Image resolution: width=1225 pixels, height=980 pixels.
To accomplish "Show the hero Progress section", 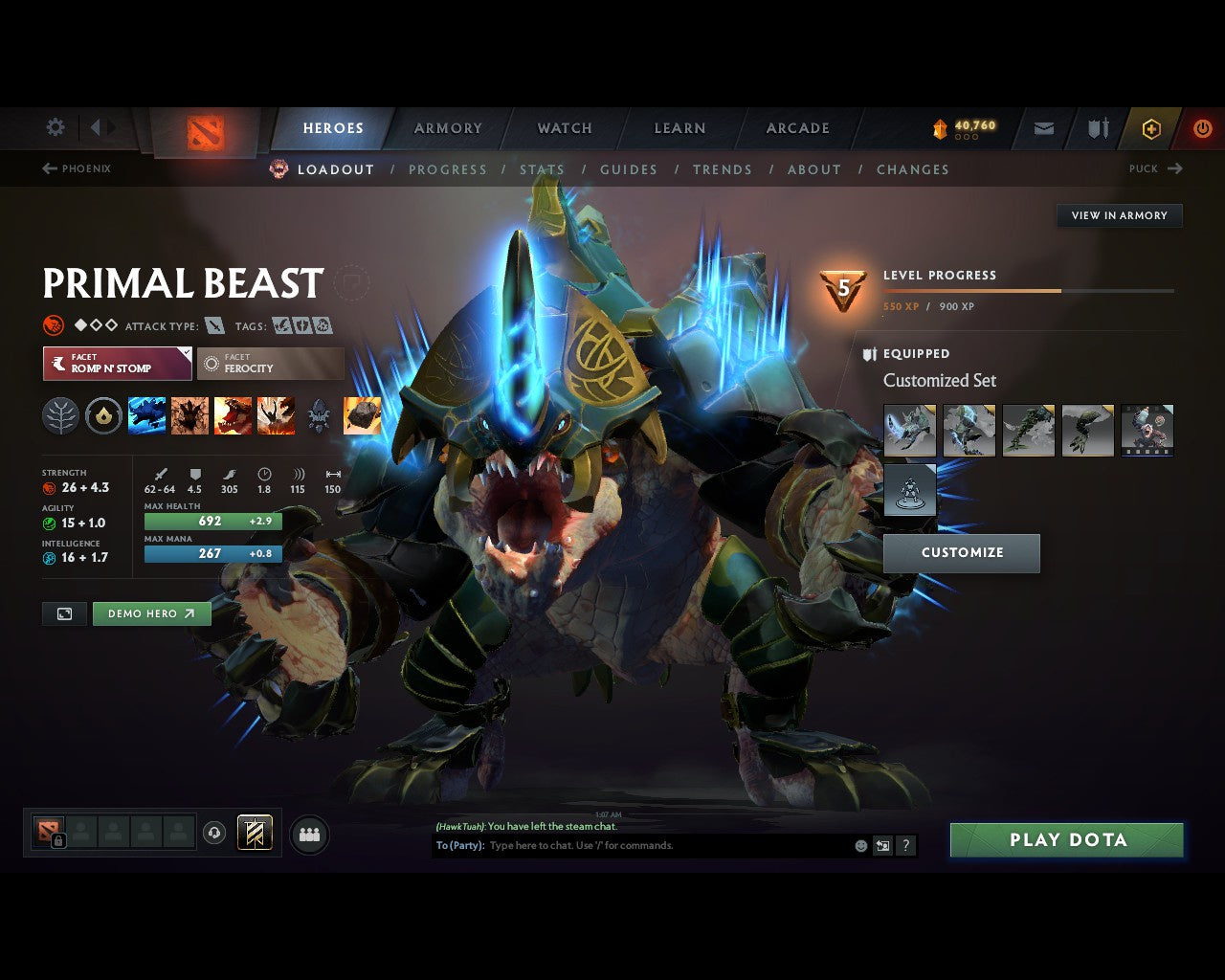I will (x=447, y=169).
